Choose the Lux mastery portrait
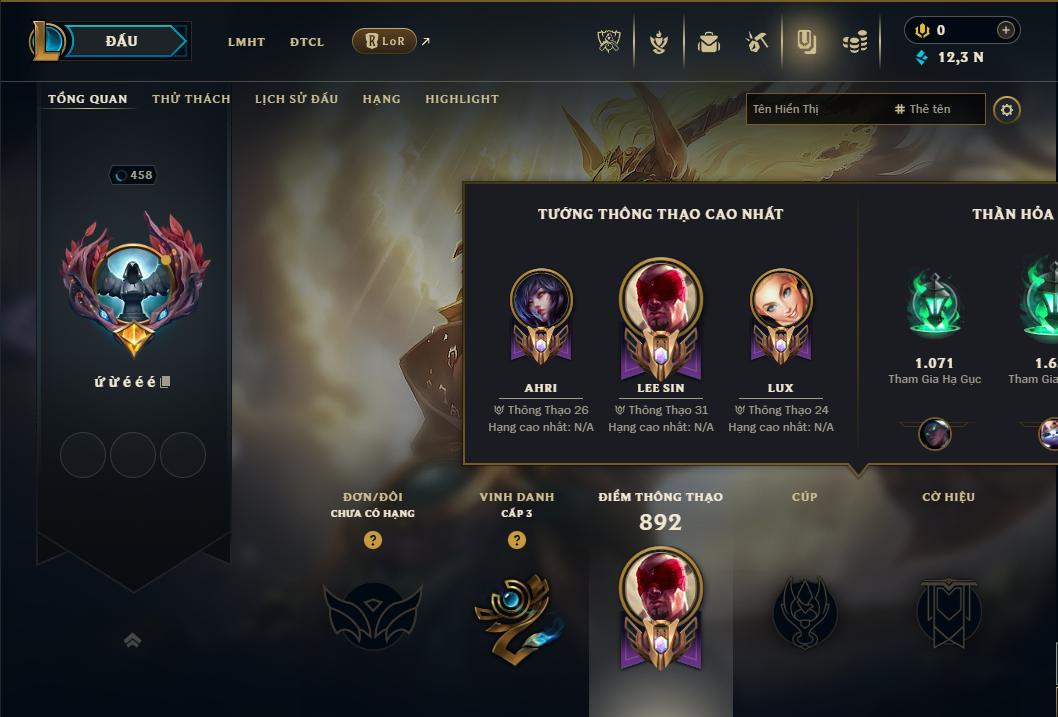The width and height of the screenshot is (1058, 717). pyautogui.click(x=781, y=300)
